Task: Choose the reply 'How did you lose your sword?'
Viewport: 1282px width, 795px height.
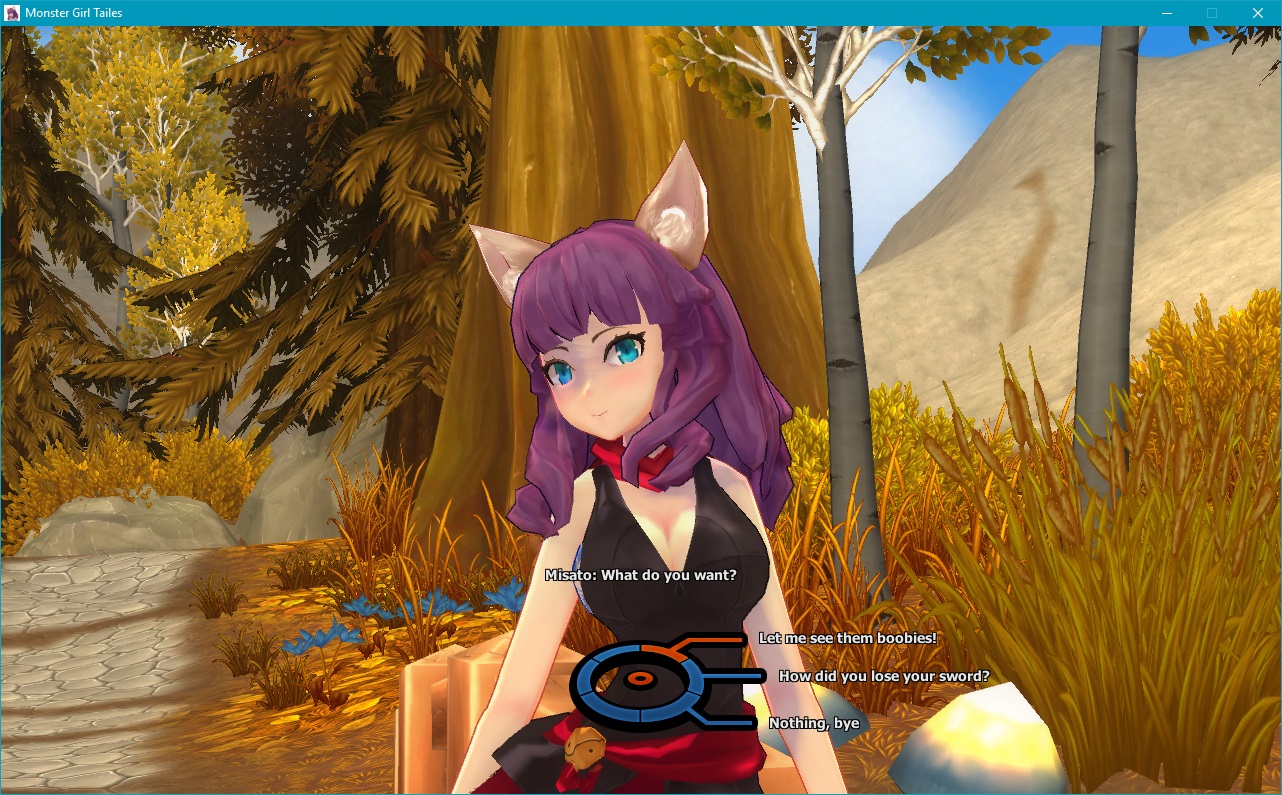Action: point(884,677)
